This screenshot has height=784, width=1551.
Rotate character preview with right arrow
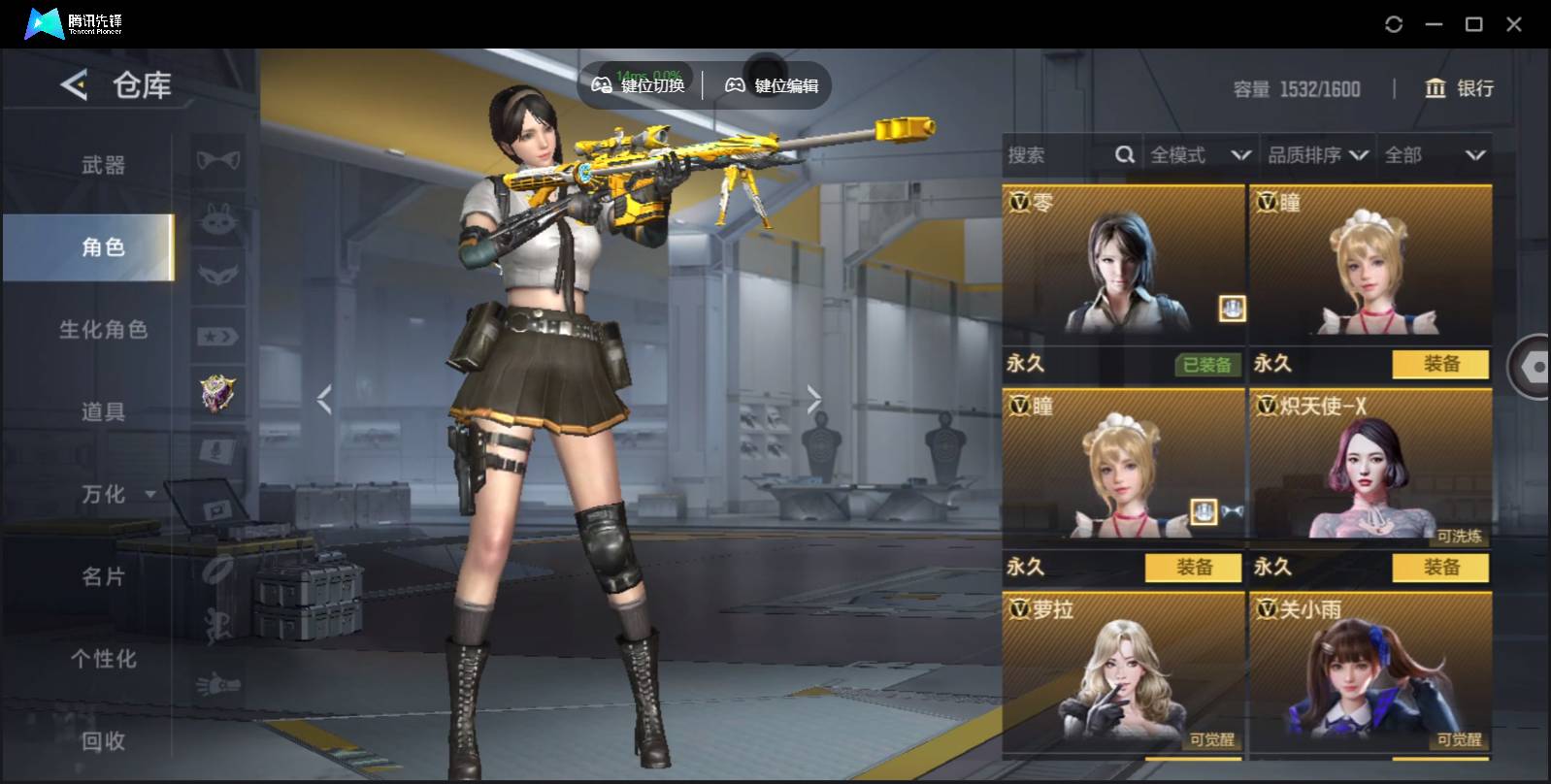(x=813, y=399)
